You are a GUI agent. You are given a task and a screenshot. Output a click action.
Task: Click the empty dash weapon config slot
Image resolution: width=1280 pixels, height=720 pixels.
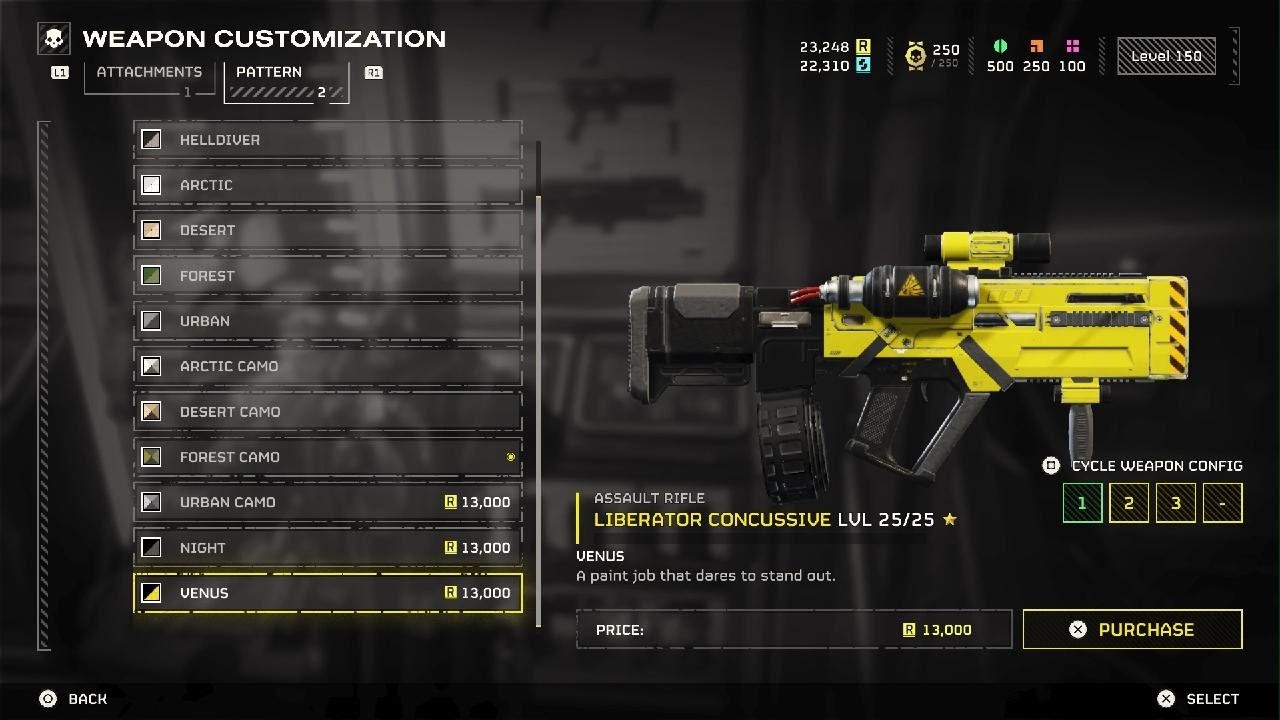click(1222, 503)
